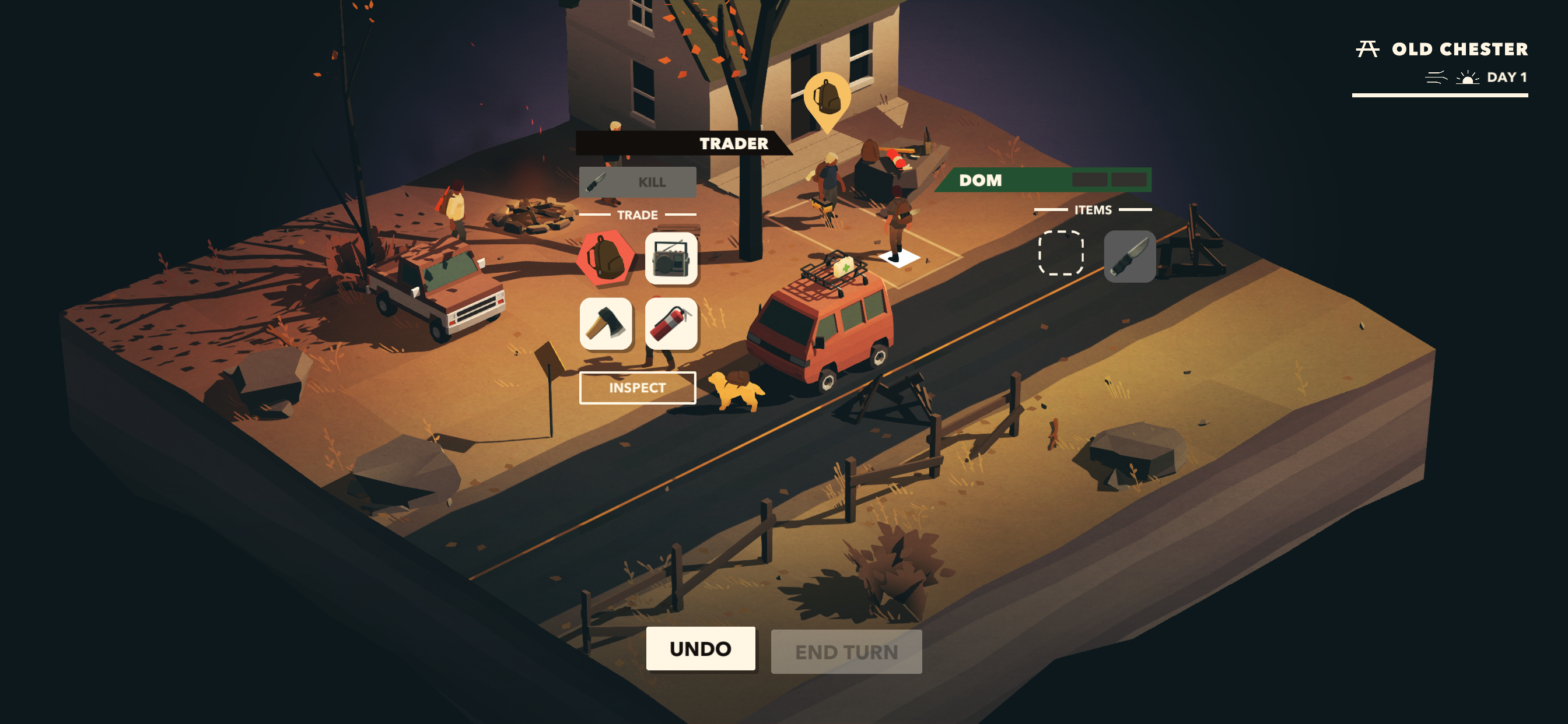Select the axe trade item
The image size is (1568, 724).
pos(605,324)
